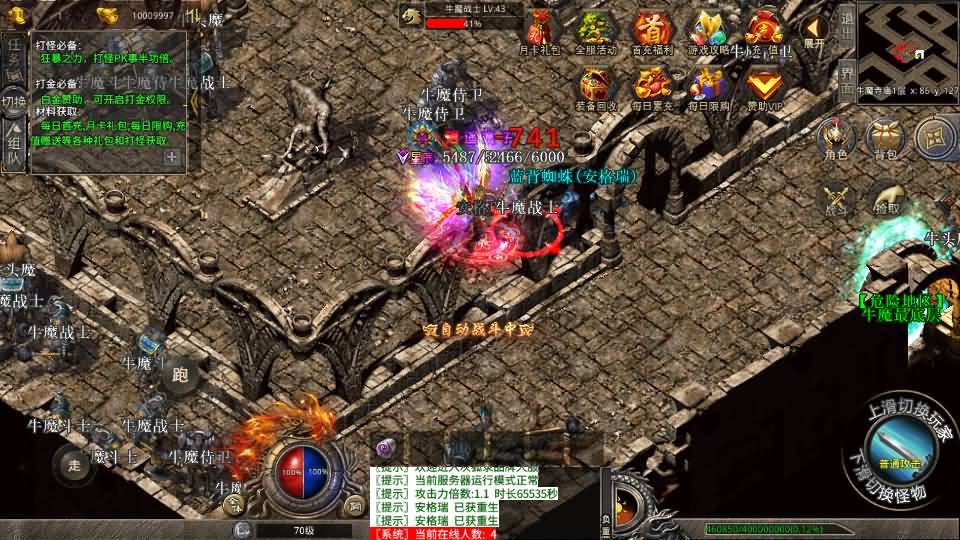960x540 pixels.
Task: Tap the 拾取 pickup button
Action: point(886,200)
